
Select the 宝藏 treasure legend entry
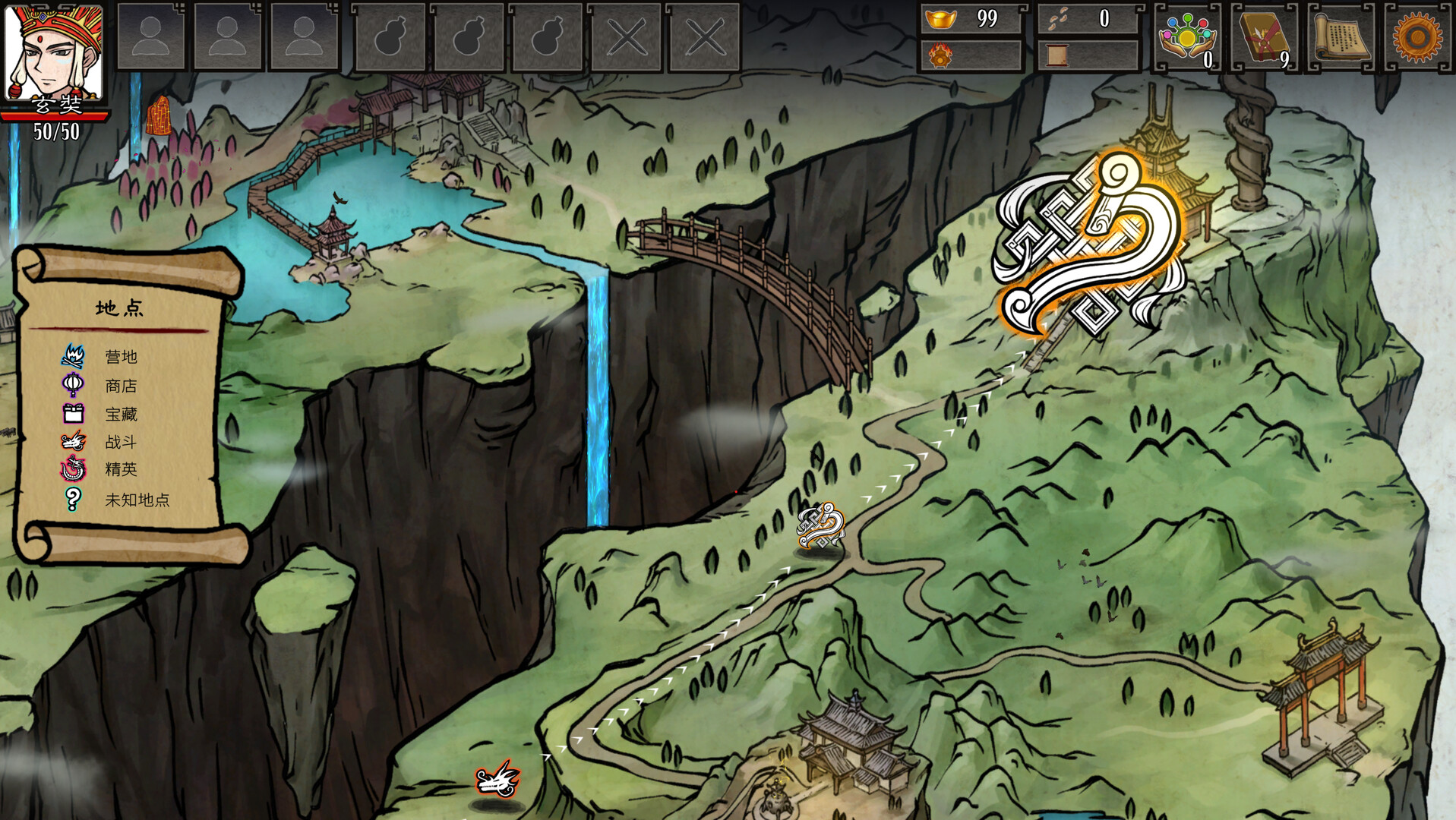[x=120, y=414]
